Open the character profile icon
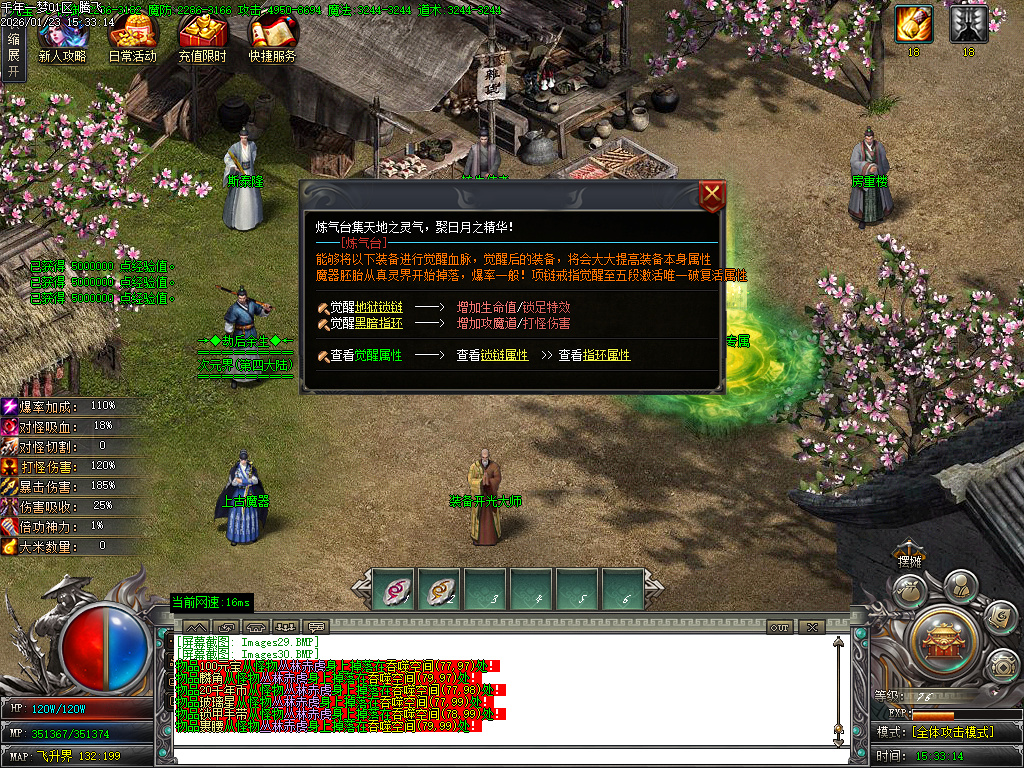This screenshot has width=1024, height=768. (x=960, y=585)
